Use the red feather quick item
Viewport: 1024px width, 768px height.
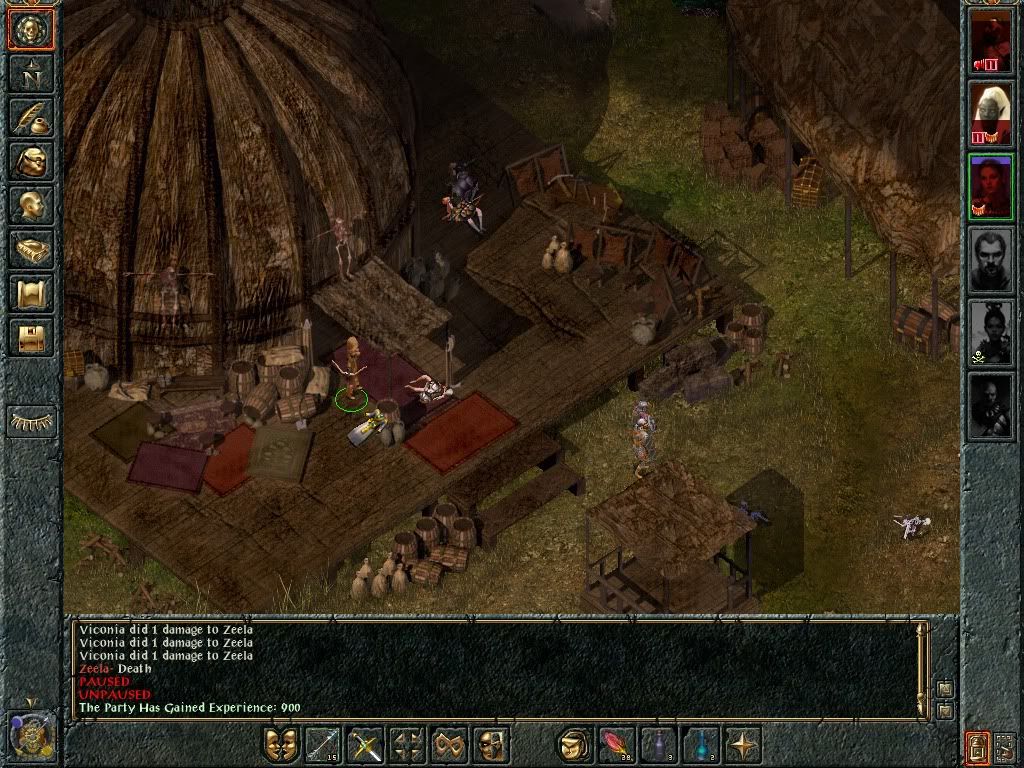[616, 745]
